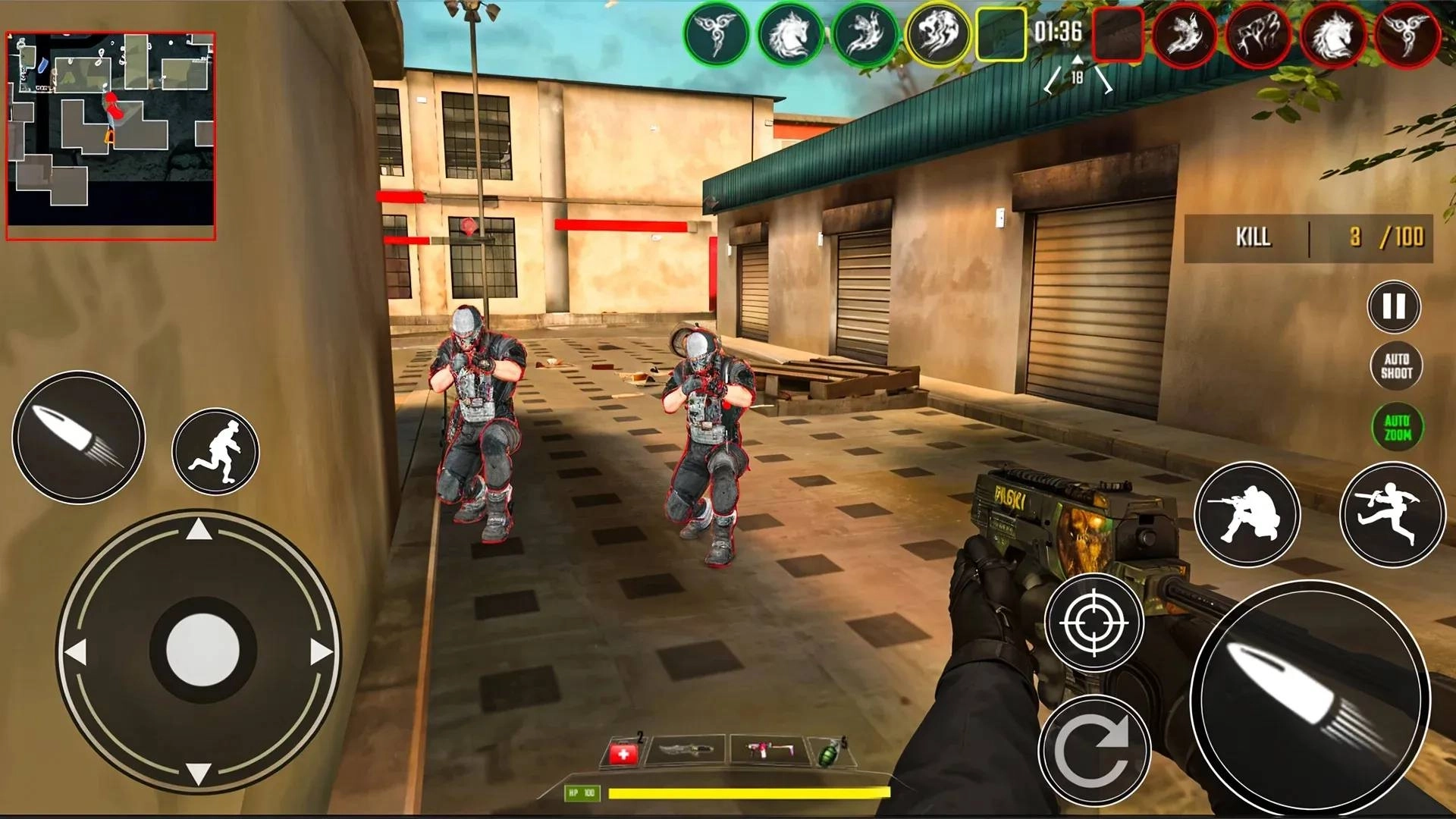This screenshot has height=819, width=1456.
Task: Tap the crouching soldier stance button
Action: [1247, 514]
